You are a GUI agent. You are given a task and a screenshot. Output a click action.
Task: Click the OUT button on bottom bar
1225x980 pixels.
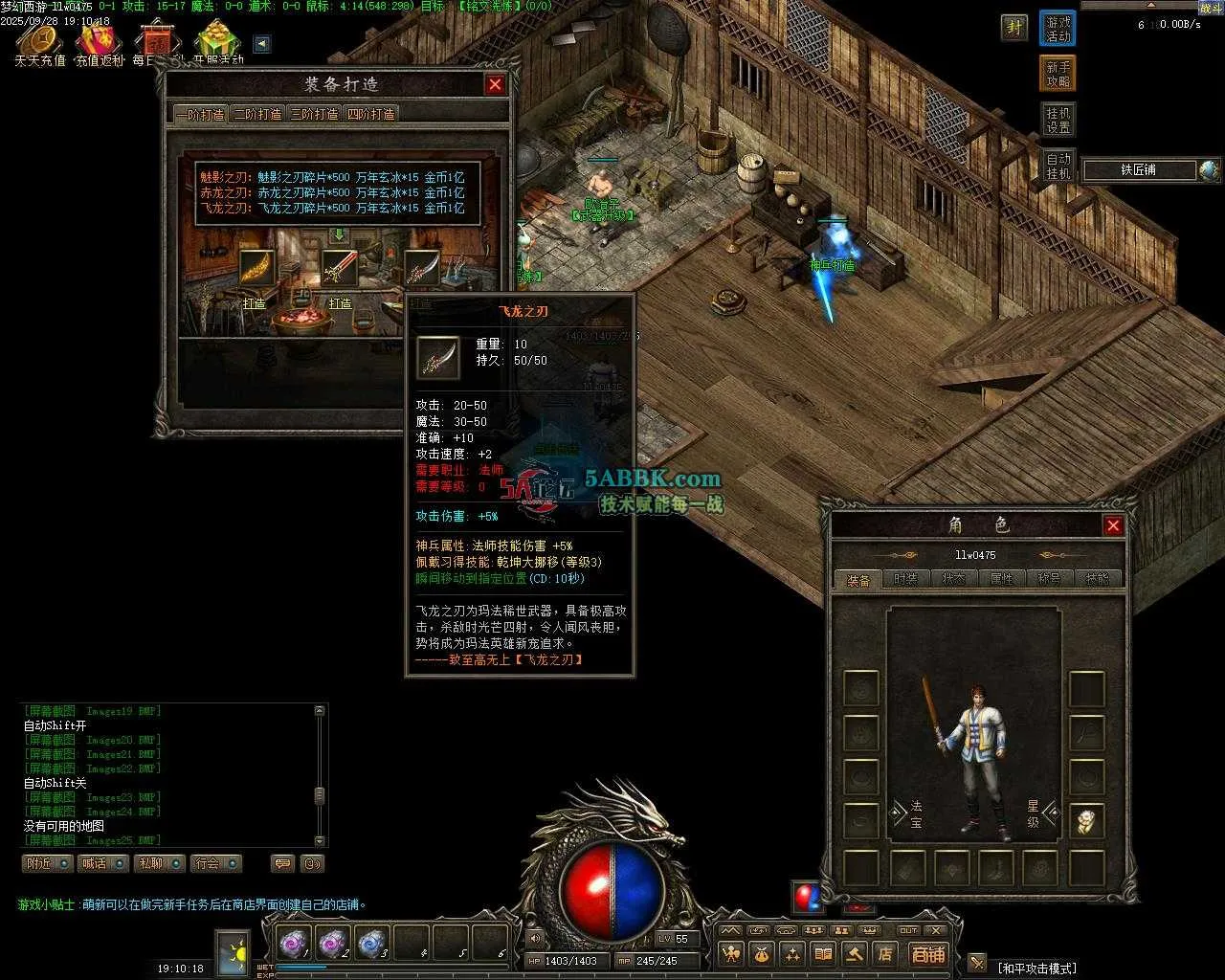coord(908,930)
